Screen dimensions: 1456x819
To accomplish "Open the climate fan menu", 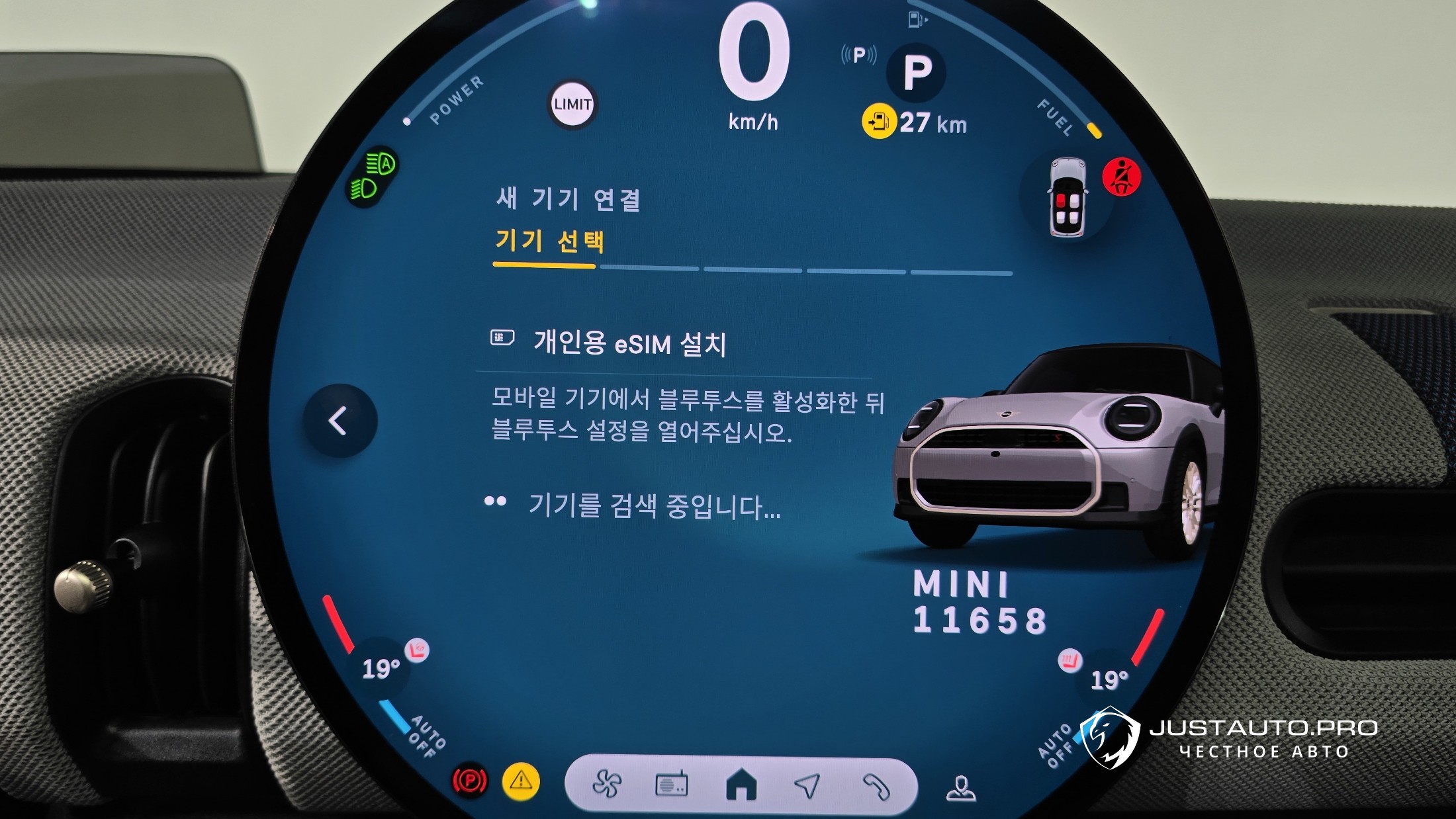I will 606,785.
